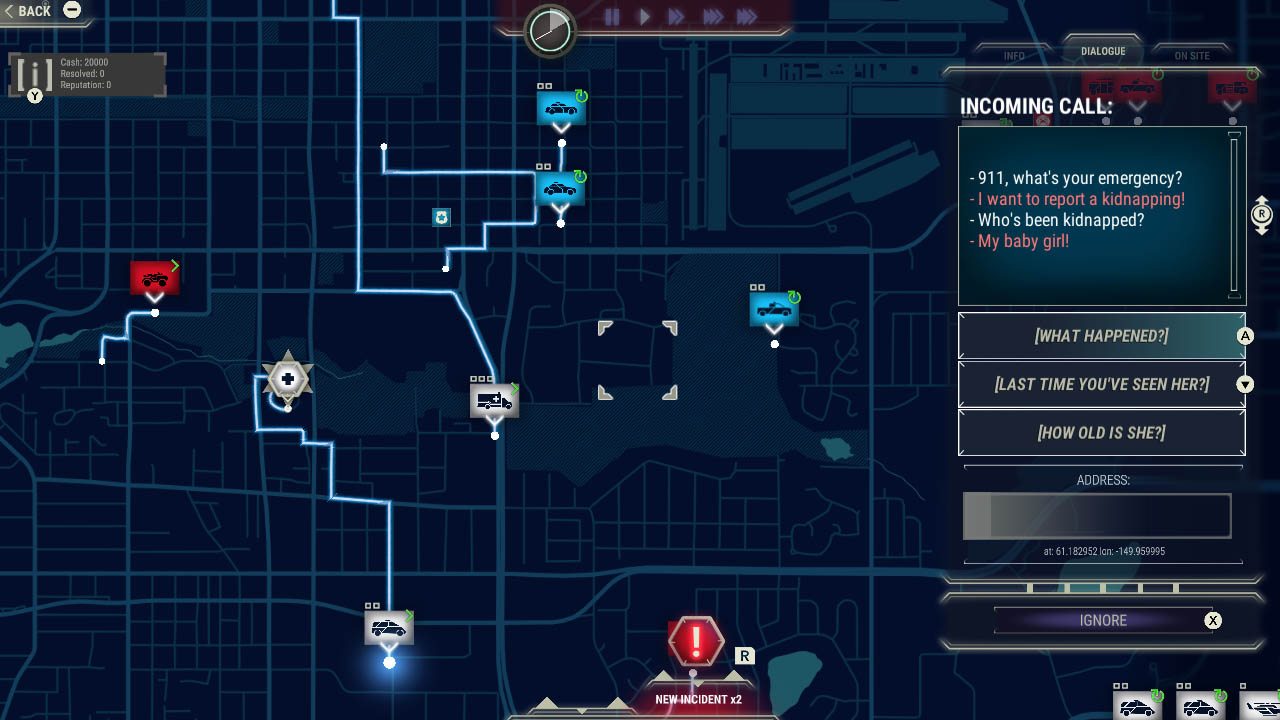
Task: Click the ambulance unit near map center
Action: [x=493, y=400]
